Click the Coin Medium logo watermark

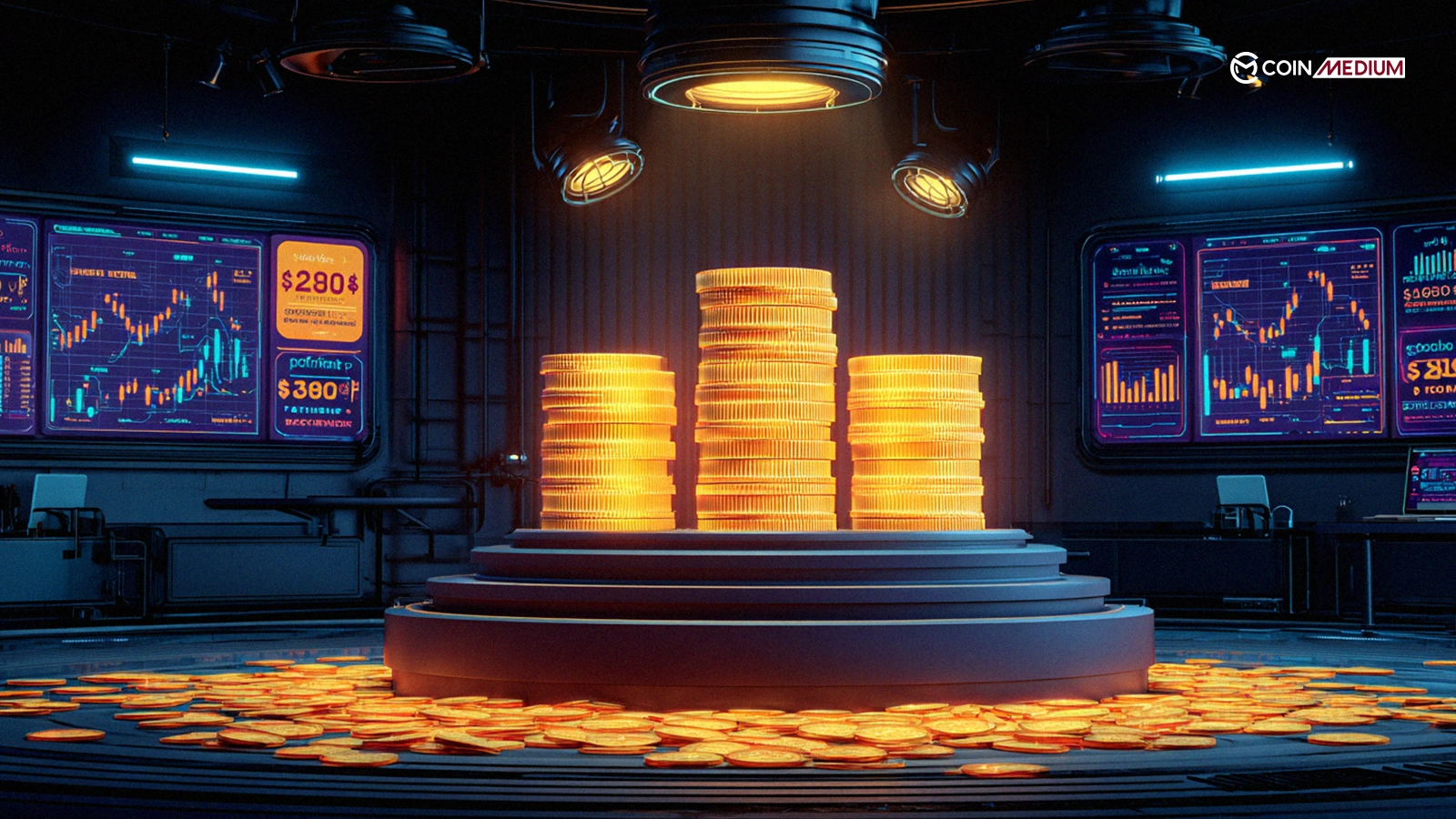coord(1317,68)
